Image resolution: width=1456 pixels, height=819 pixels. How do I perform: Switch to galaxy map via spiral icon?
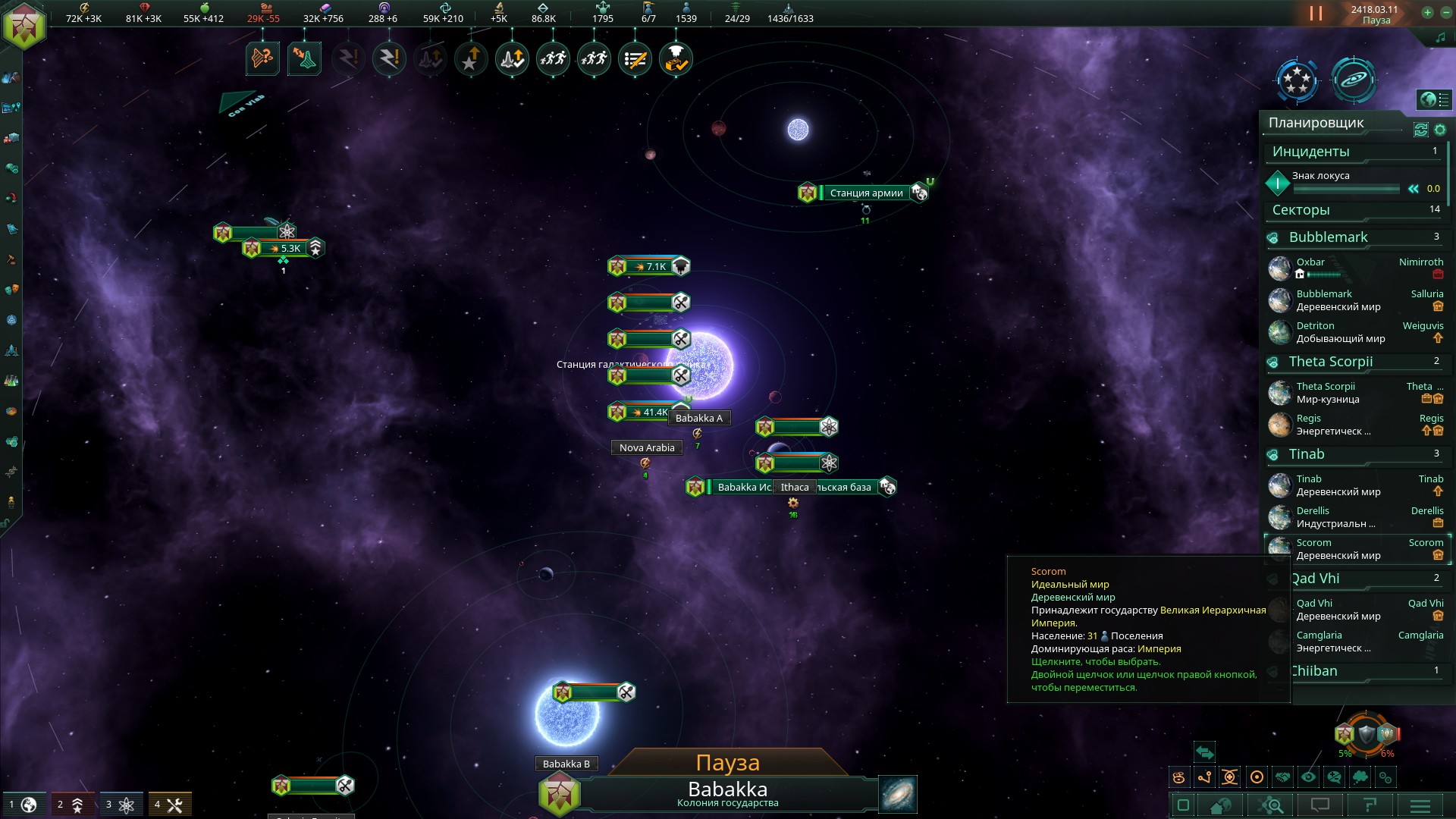(898, 794)
